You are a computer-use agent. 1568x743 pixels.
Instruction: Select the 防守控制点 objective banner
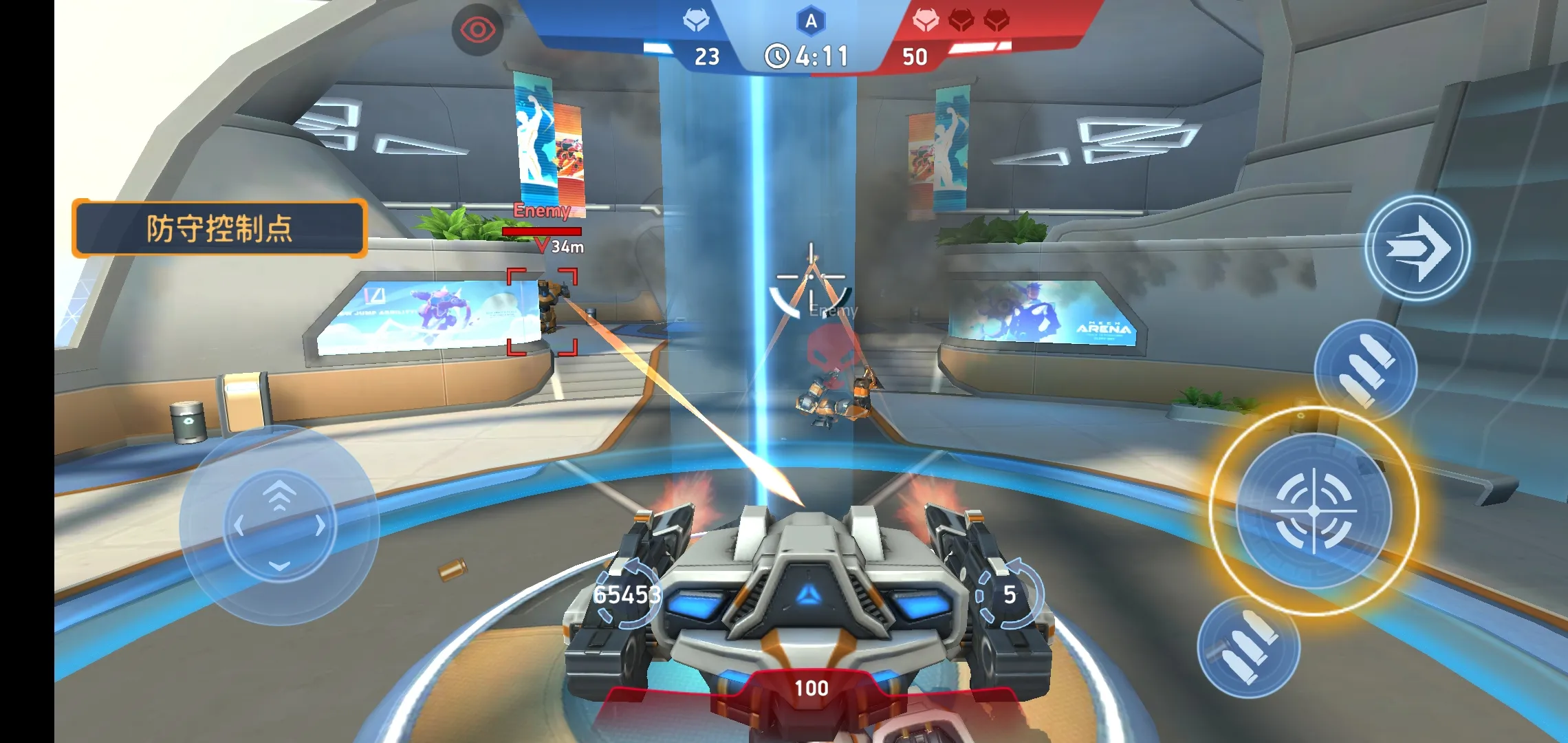point(219,228)
